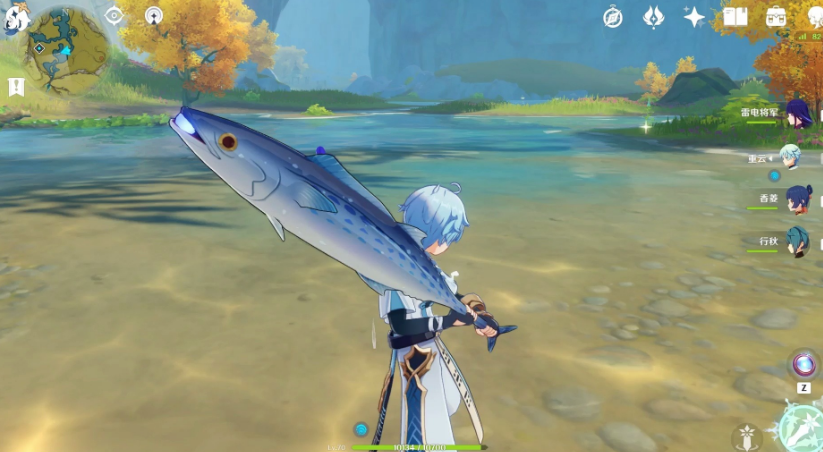This screenshot has height=452, width=823.
Task: Open the character head icon
Action: (x=814, y=16)
